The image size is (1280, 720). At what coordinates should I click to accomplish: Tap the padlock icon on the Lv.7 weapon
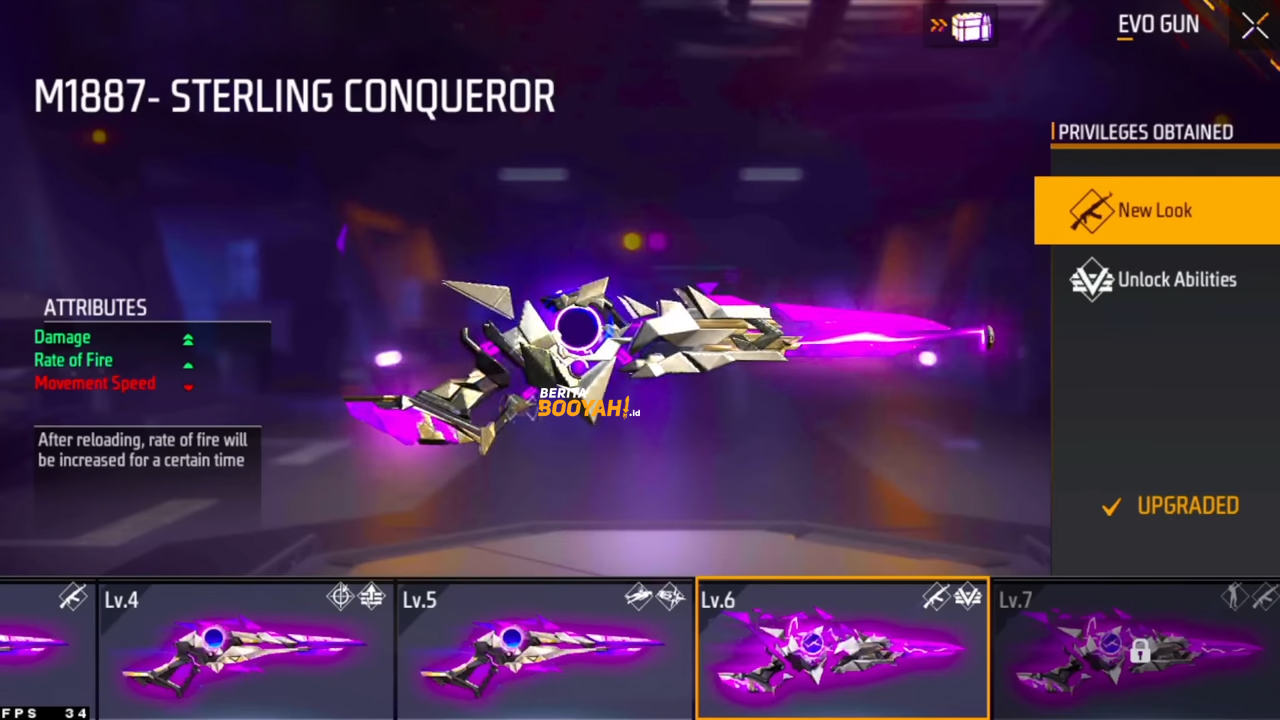[x=1139, y=652]
